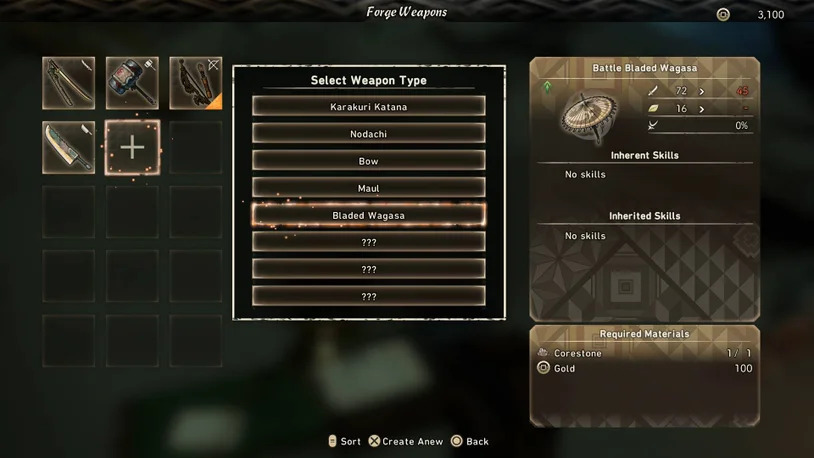Click the plus slot to forge new weapon
814x458 pixels.
[x=132, y=147]
